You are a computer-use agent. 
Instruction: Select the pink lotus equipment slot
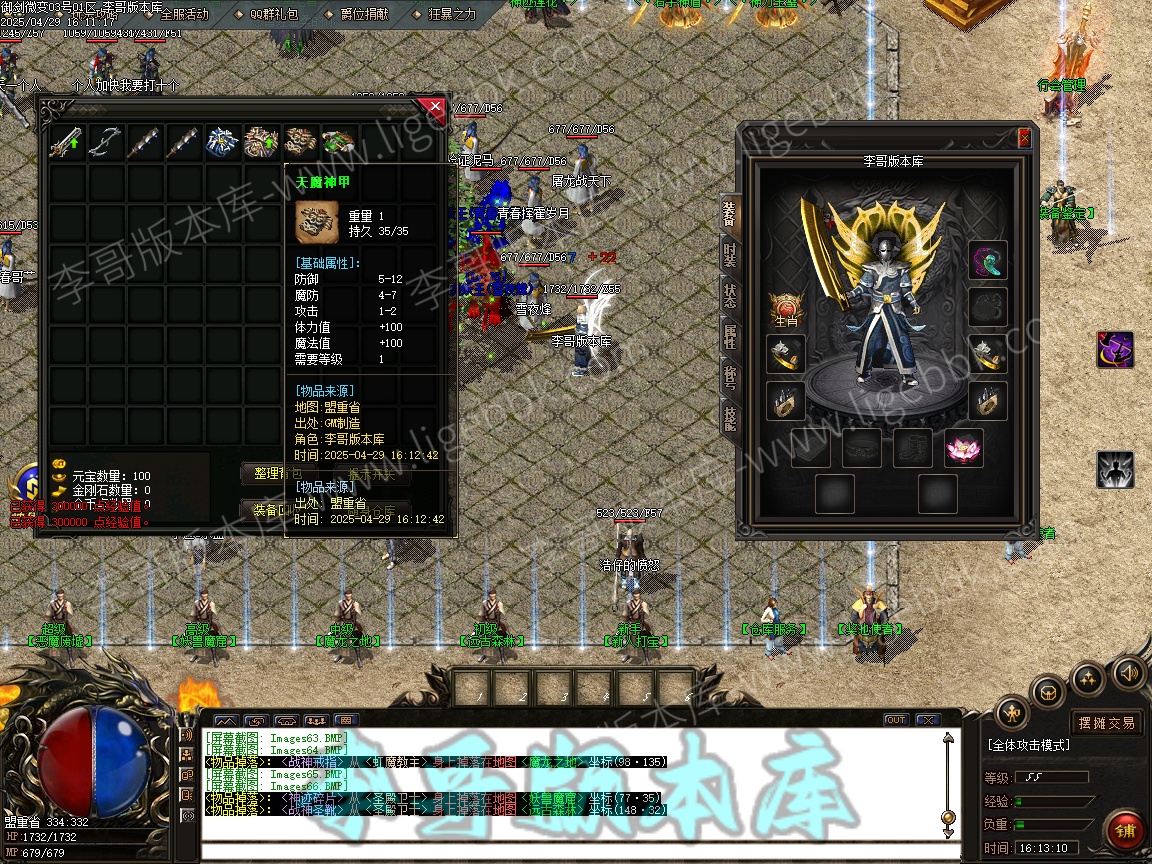[x=964, y=449]
